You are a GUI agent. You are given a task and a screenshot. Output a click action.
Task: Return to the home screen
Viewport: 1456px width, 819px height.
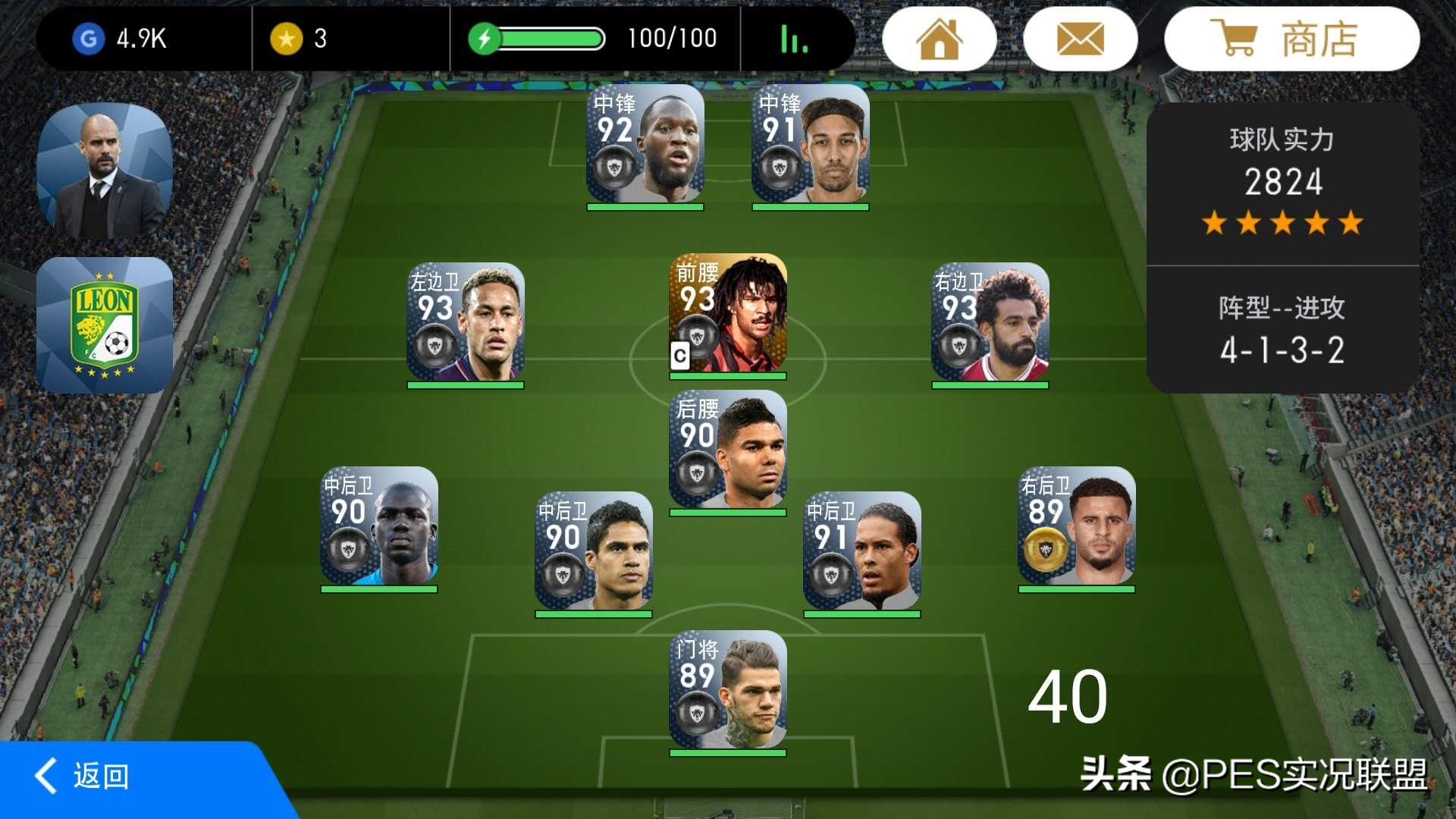[940, 39]
